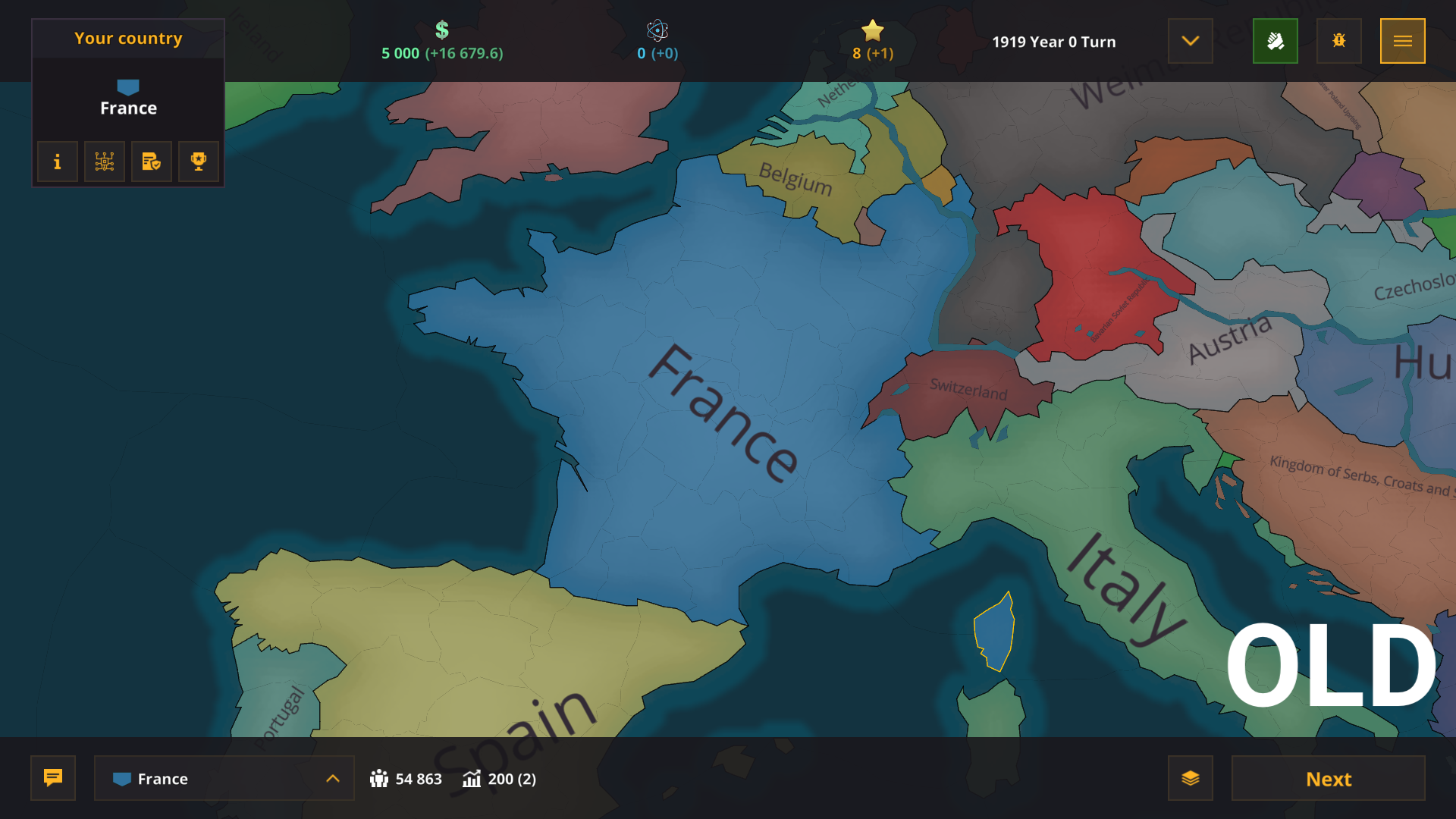Click the money amount 5 000
Screen dimensions: 1456x819
[400, 53]
